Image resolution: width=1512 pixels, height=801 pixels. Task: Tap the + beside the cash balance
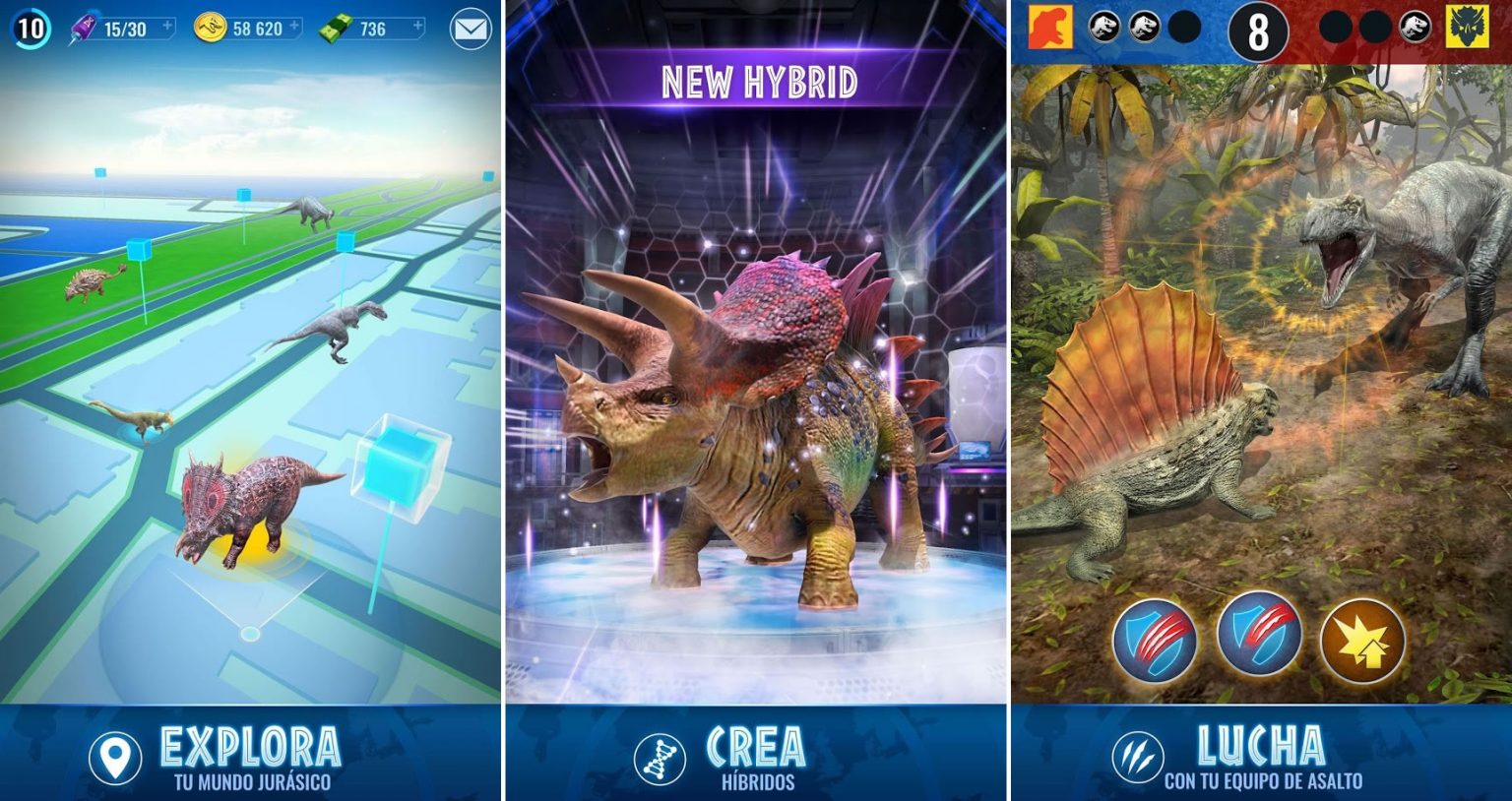coord(416,26)
